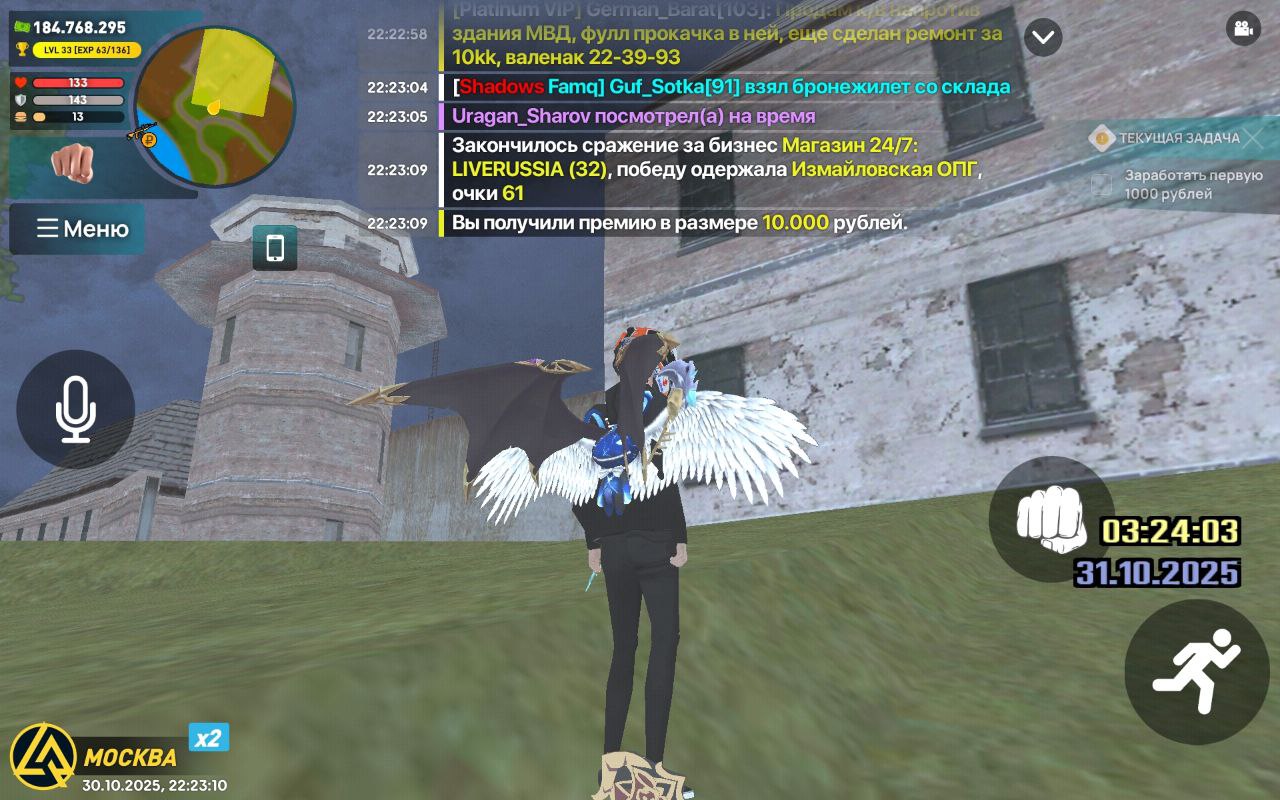Screen dimensions: 1280x800
Task: Tap the clock showing 03:24:03
Action: (x=1170, y=533)
